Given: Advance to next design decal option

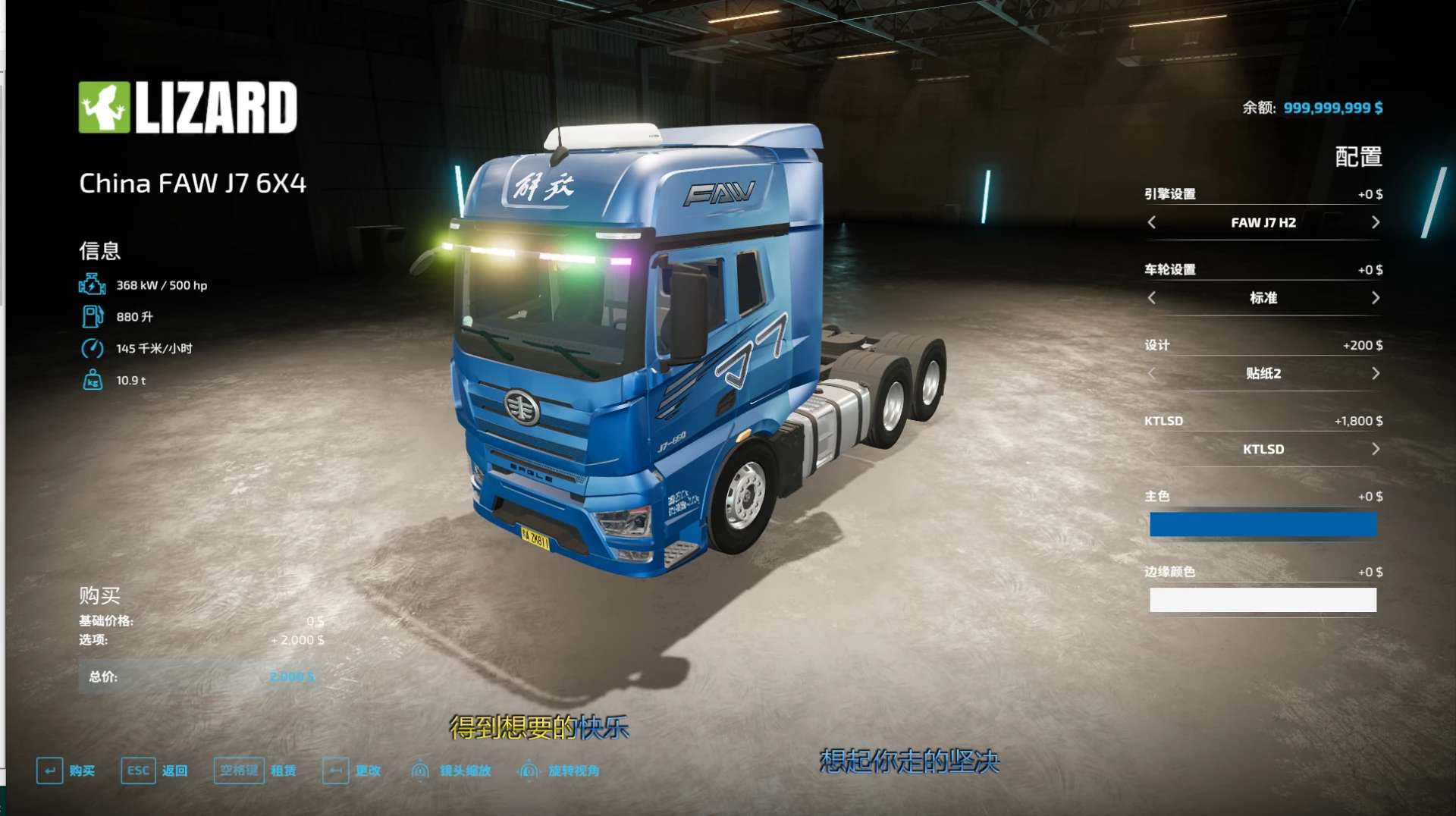Looking at the screenshot, I should 1376,373.
